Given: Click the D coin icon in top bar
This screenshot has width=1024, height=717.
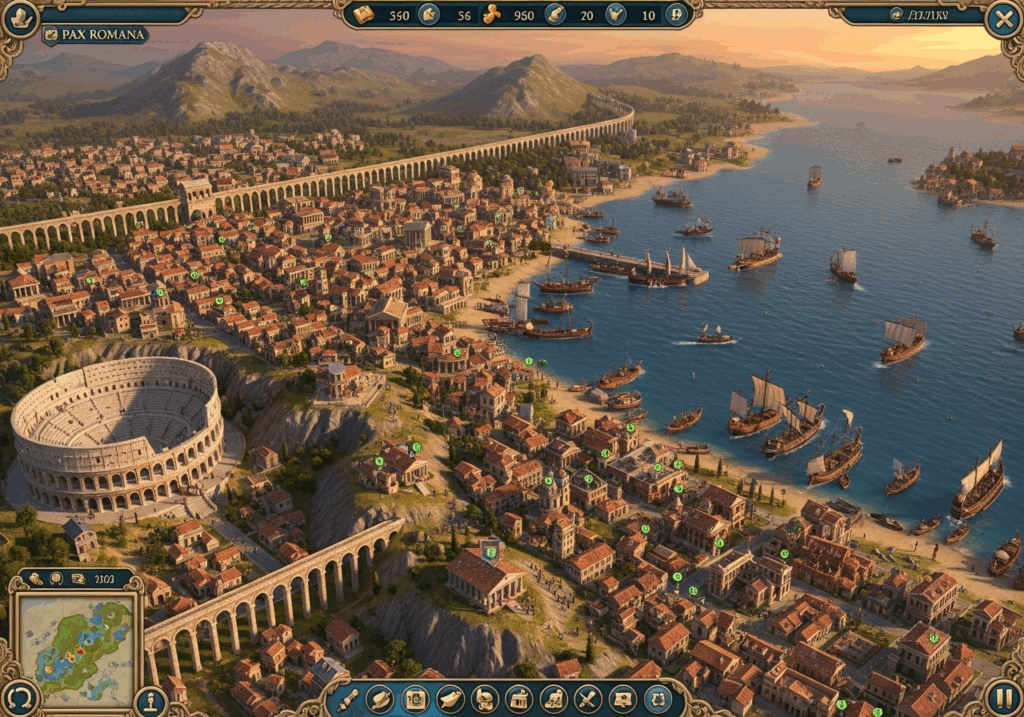Looking at the screenshot, I should [676, 15].
